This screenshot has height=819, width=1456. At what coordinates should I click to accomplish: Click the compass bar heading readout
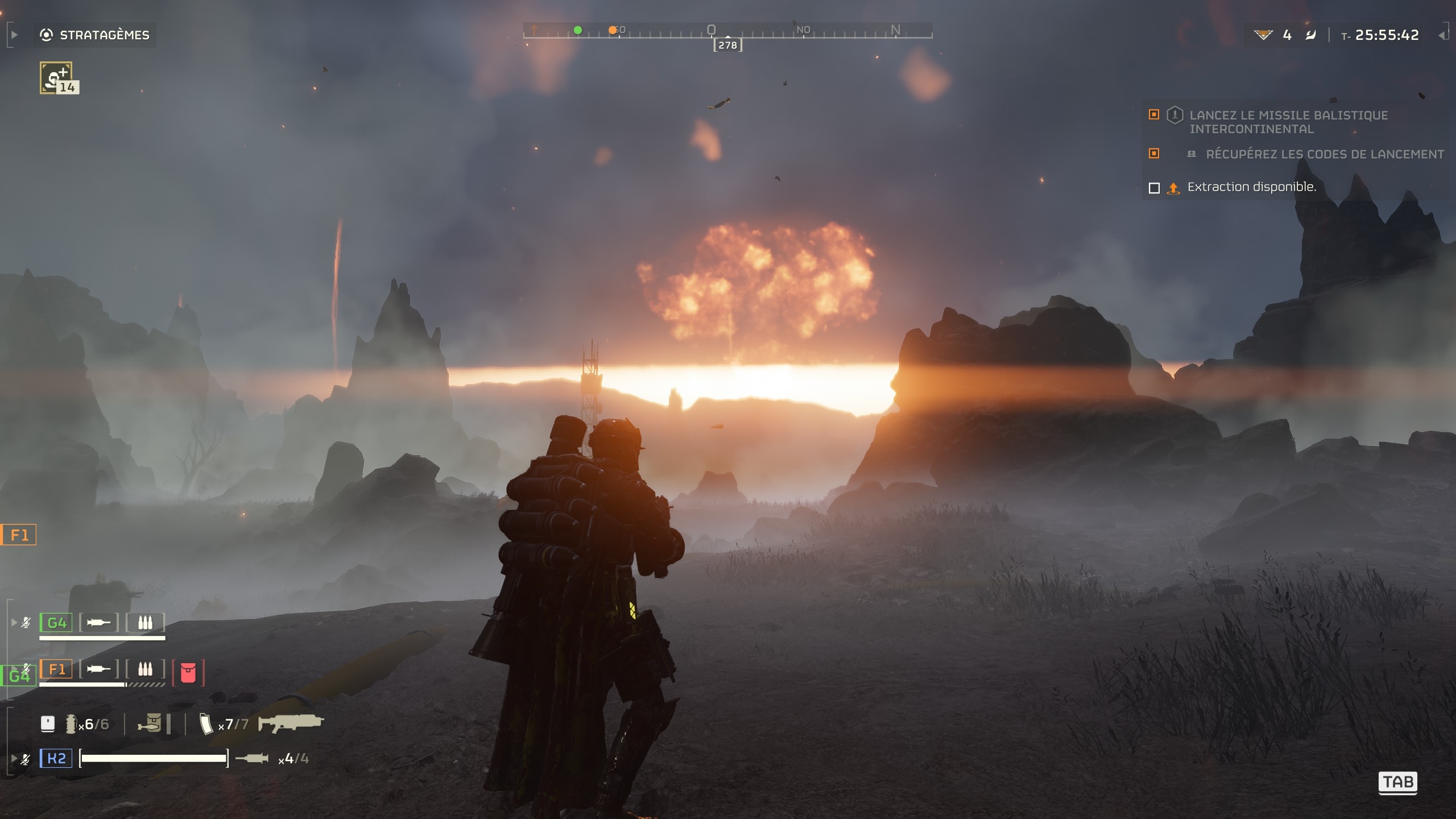[x=727, y=45]
